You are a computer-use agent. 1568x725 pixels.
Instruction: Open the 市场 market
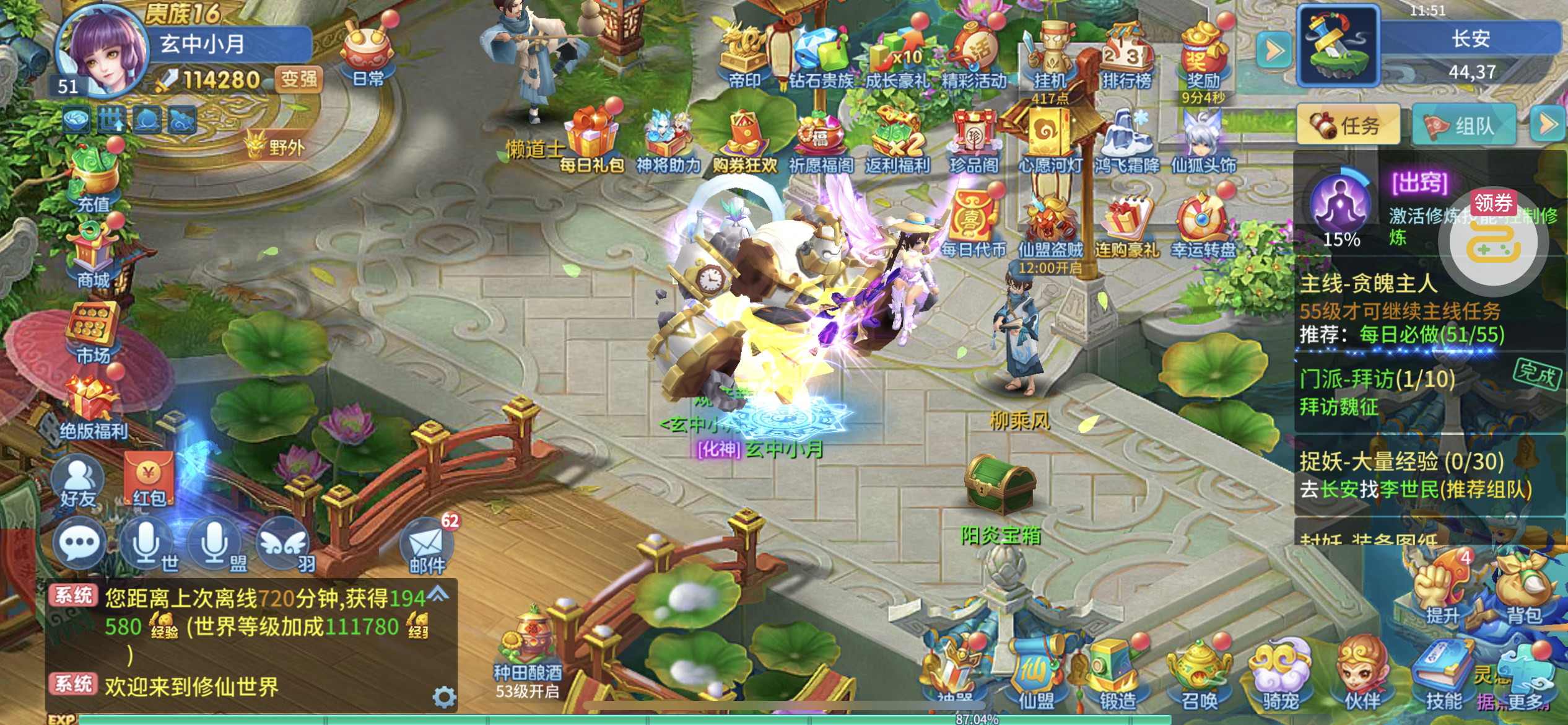(x=93, y=333)
